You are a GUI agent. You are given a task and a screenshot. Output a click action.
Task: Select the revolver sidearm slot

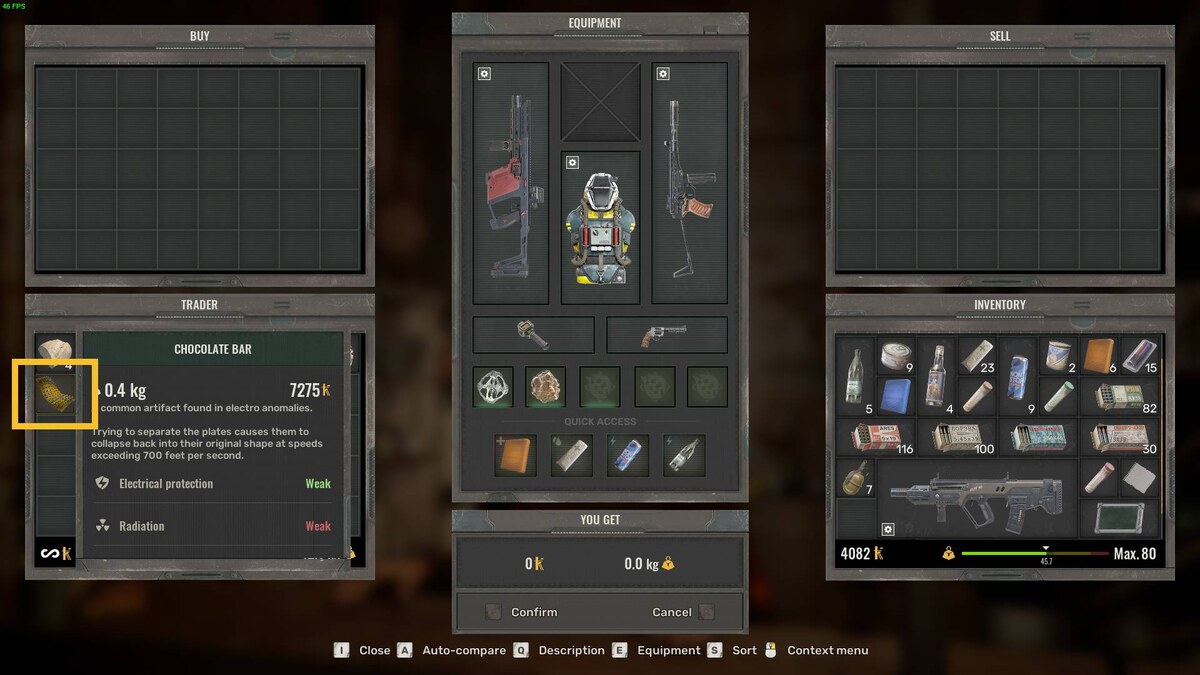(x=666, y=335)
